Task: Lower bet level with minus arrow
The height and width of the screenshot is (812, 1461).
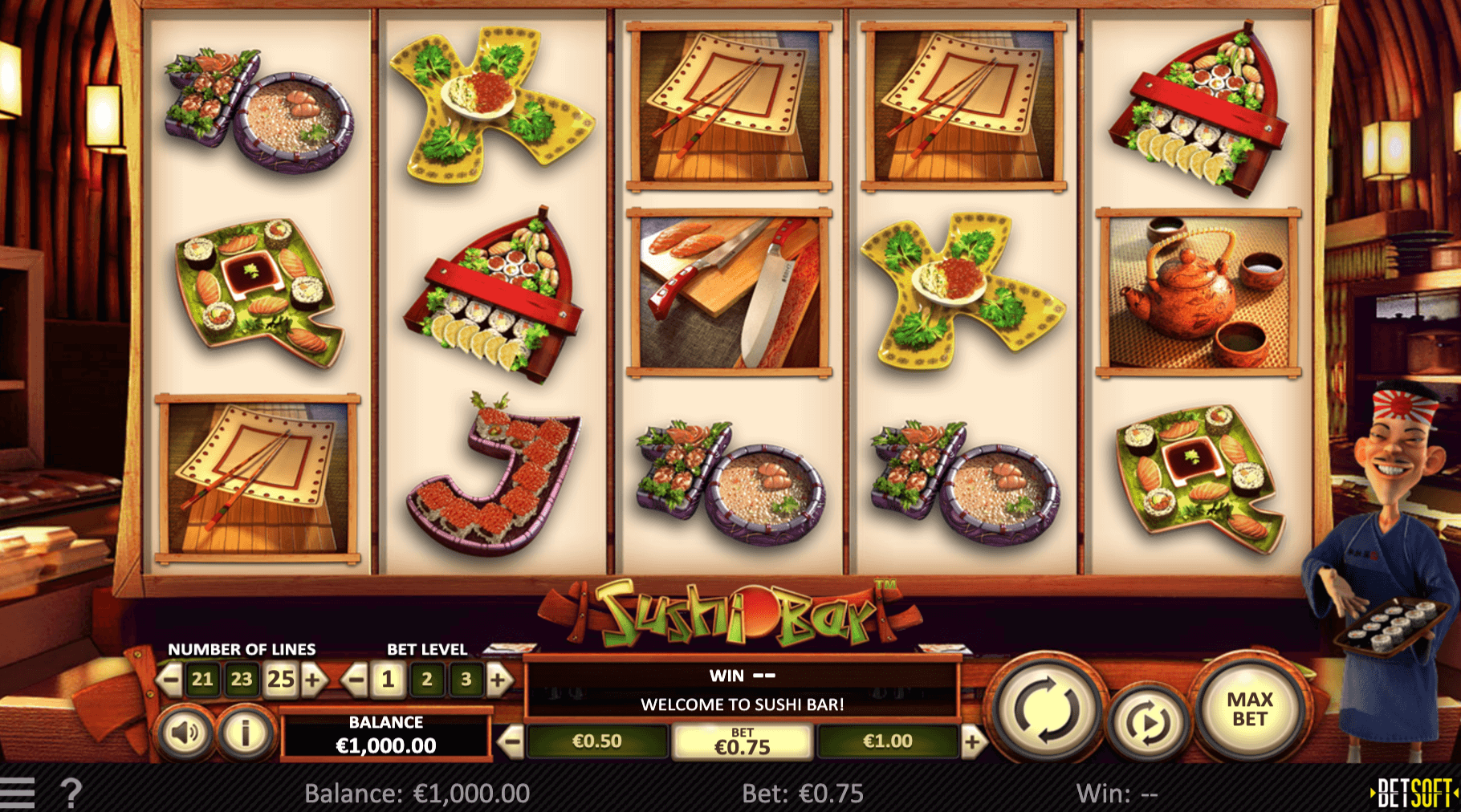Action: click(354, 680)
